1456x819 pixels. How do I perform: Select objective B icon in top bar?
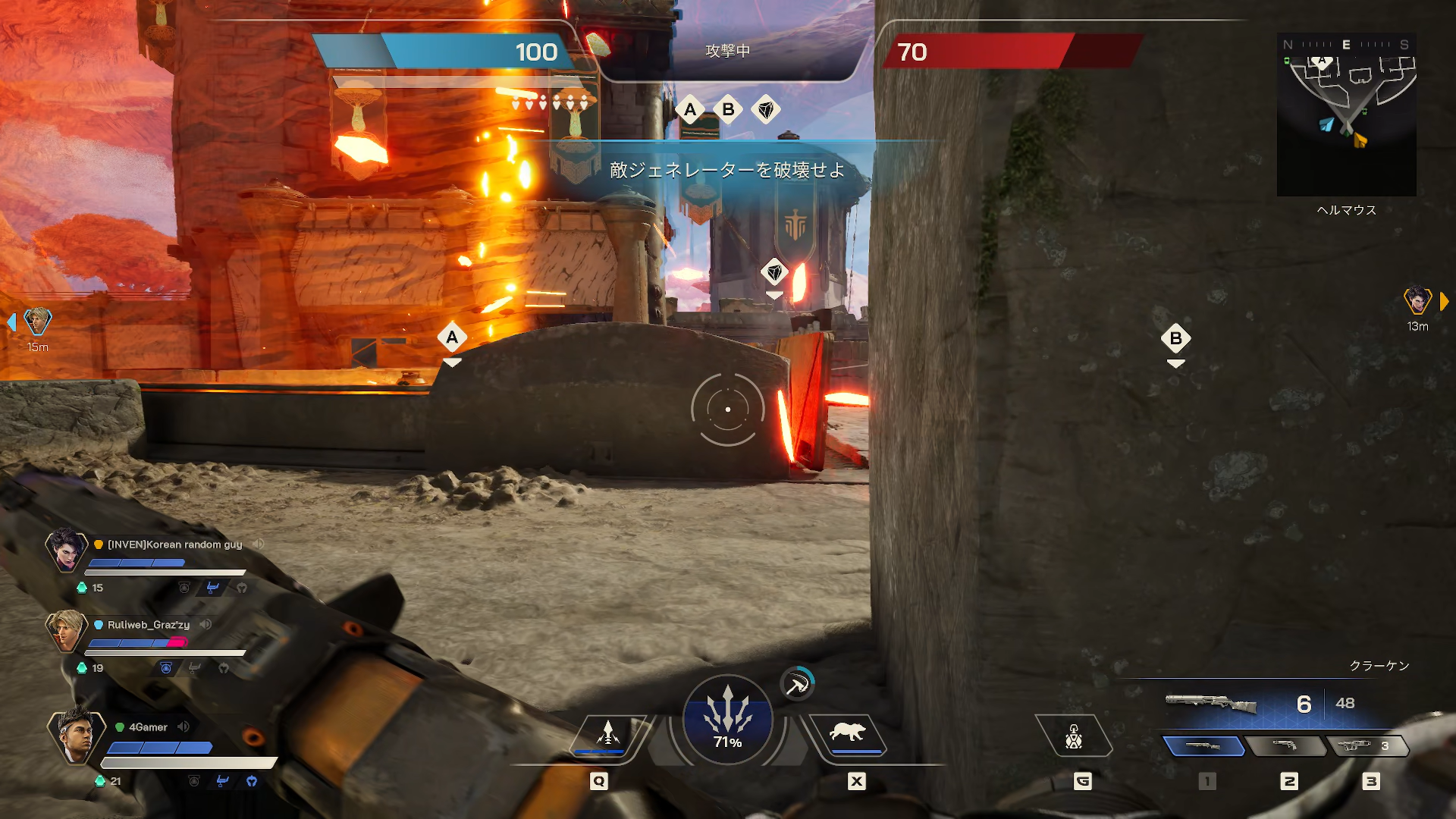pyautogui.click(x=728, y=110)
